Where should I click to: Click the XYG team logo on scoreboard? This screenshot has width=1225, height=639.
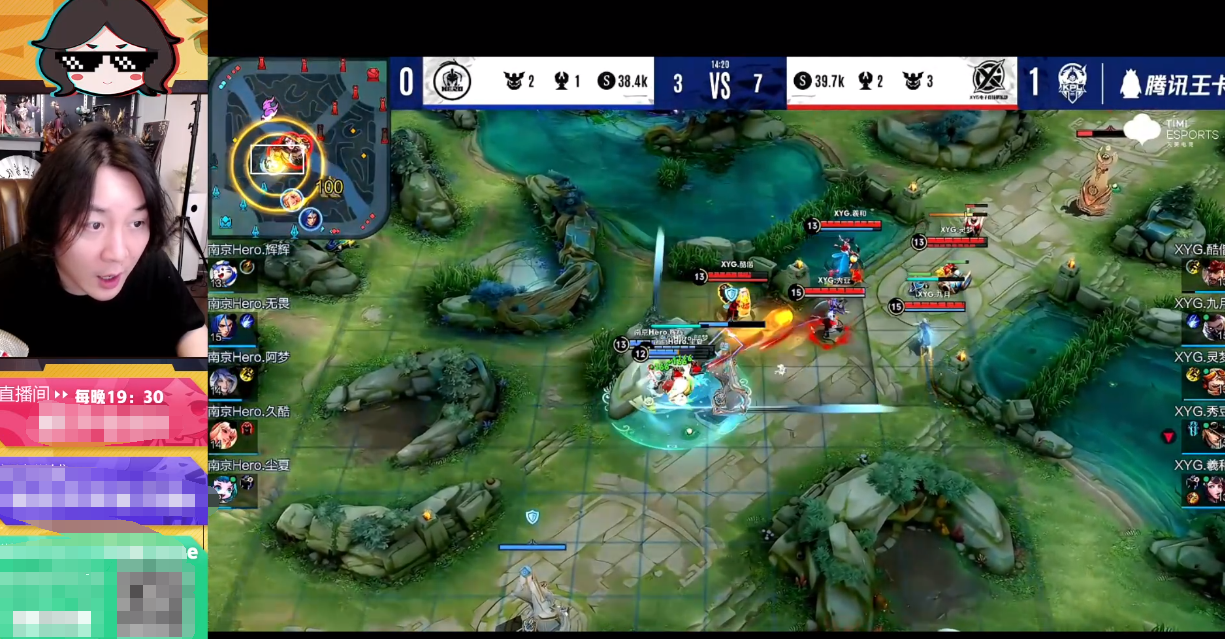tap(991, 81)
